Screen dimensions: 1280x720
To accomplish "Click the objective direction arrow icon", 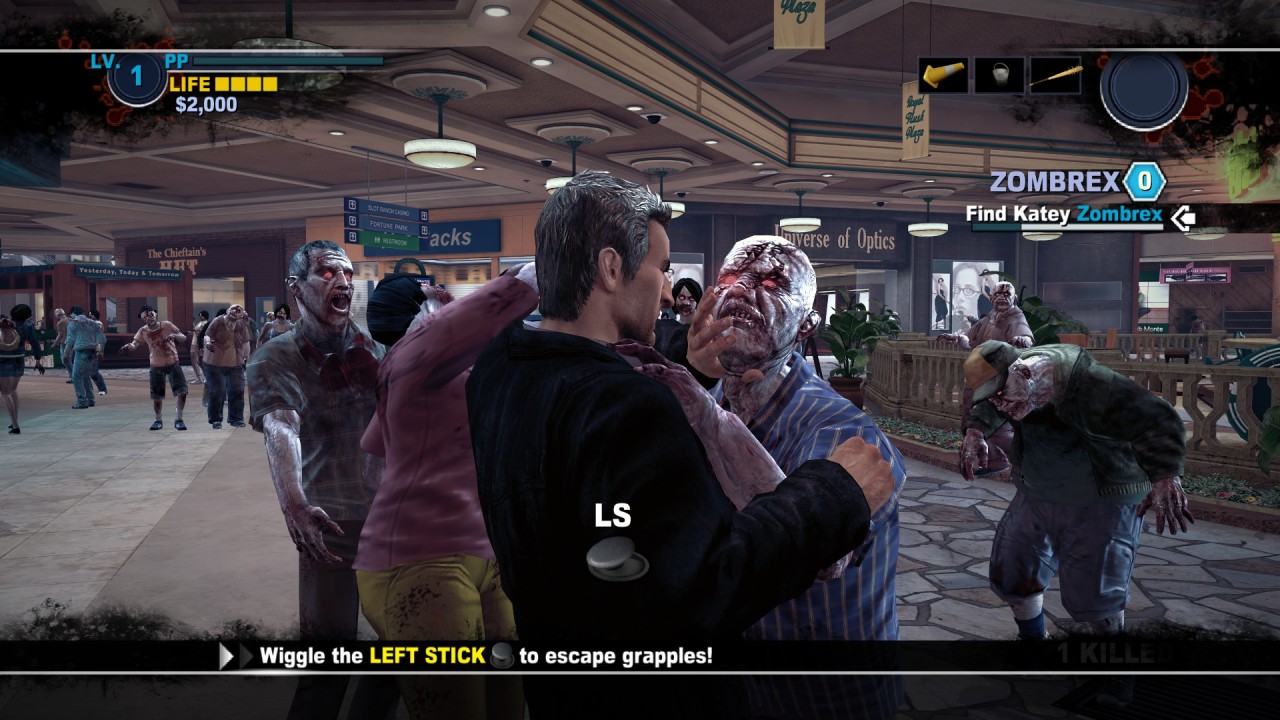I will click(1183, 216).
